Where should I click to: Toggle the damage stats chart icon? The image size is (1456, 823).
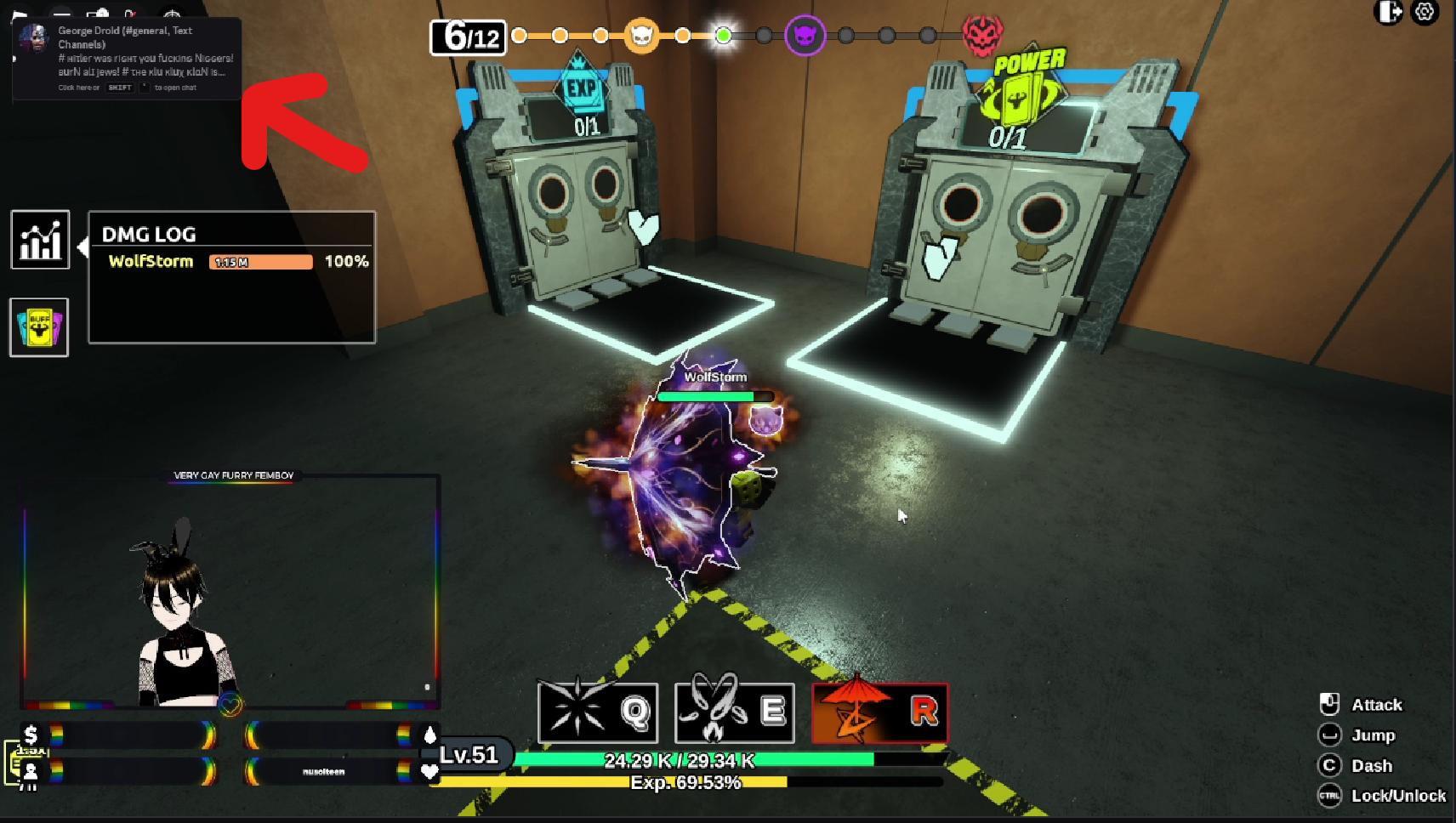pyautogui.click(x=40, y=240)
